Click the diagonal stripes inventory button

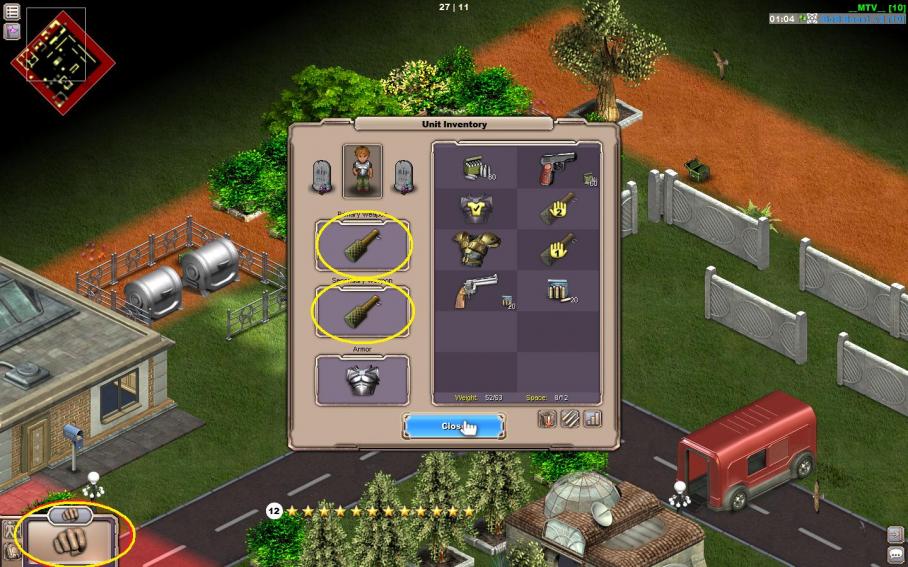[569, 419]
